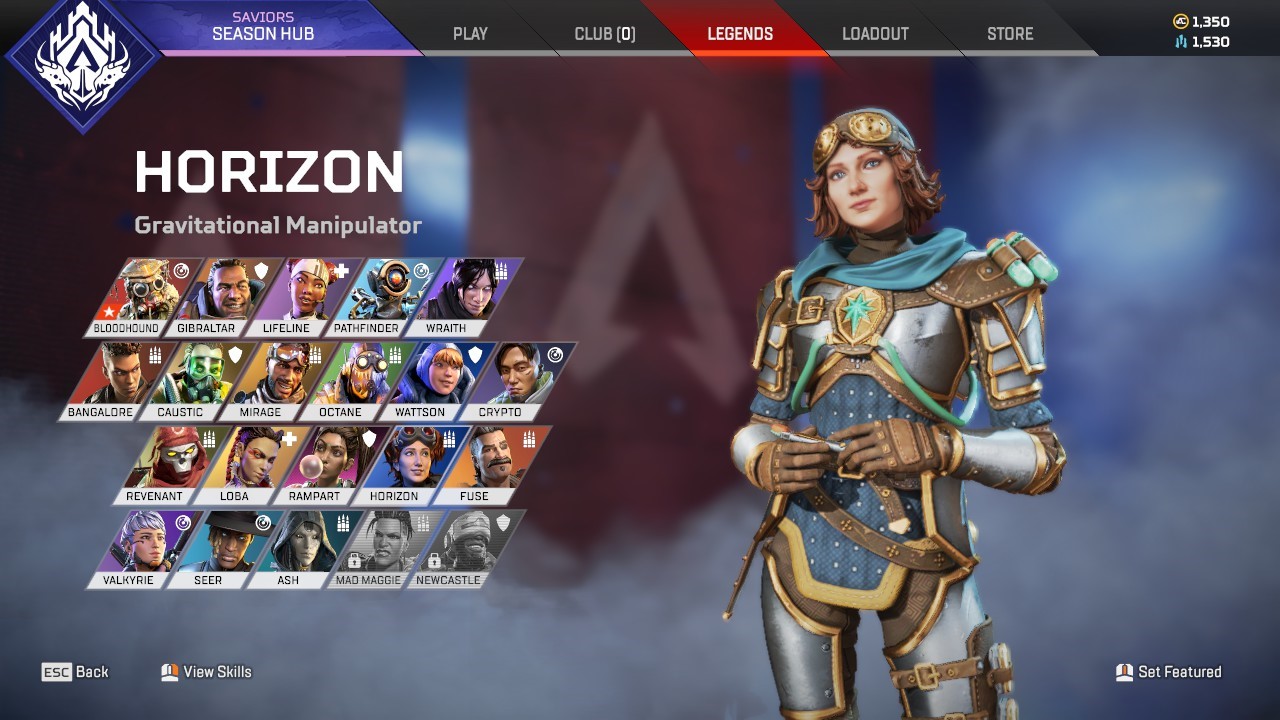The width and height of the screenshot is (1280, 720).
Task: Click the Set Featured button
Action: coord(1168,672)
